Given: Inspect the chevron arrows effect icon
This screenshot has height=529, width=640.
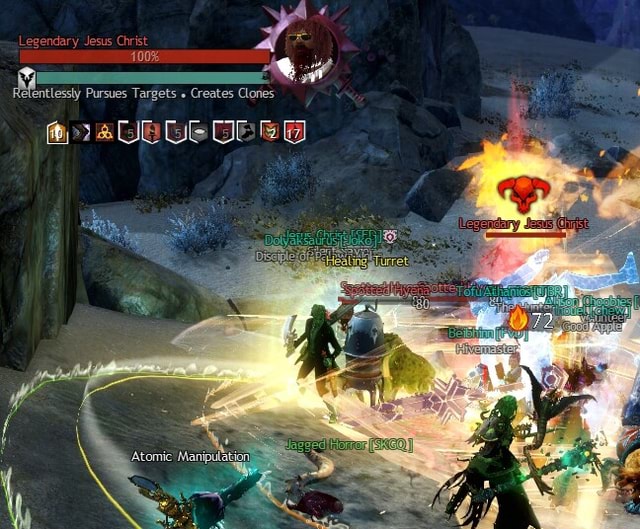Looking at the screenshot, I should tap(81, 131).
